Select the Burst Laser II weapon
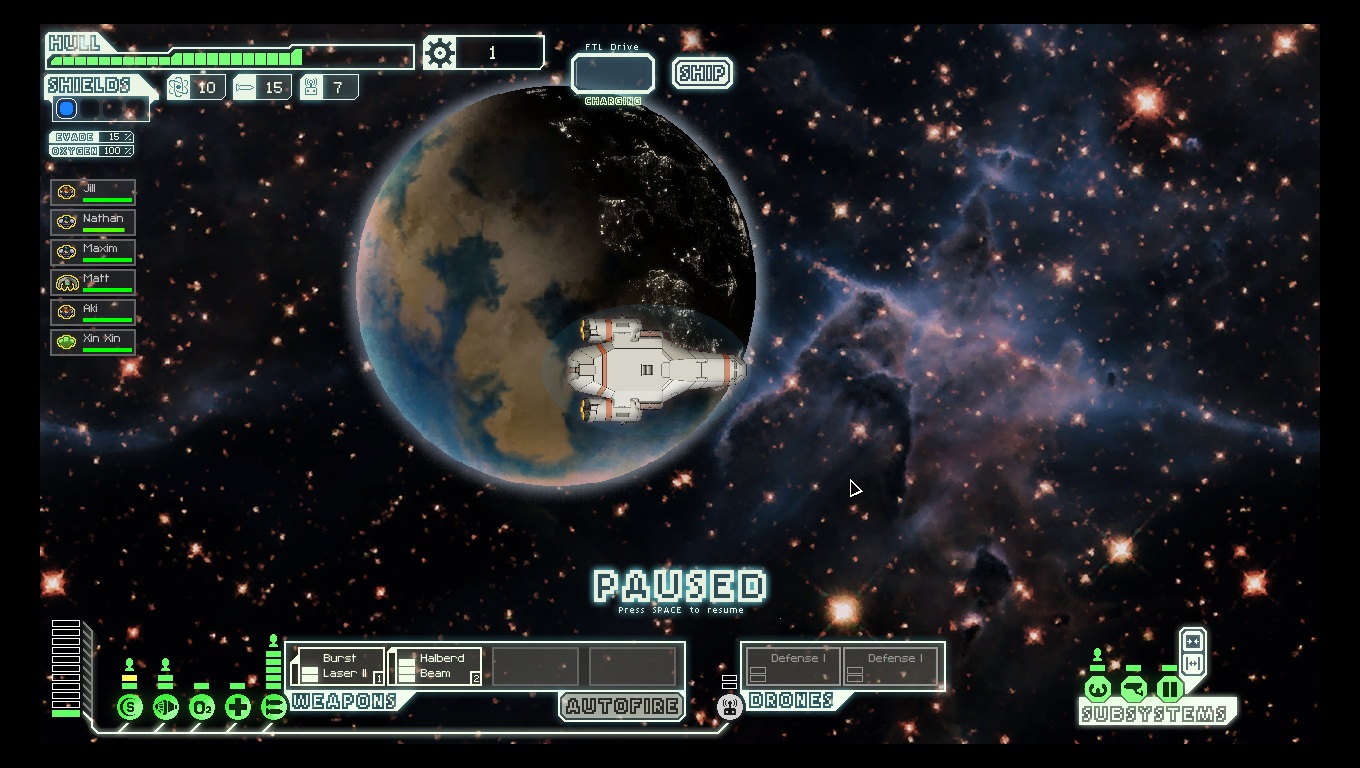1360x768 pixels. click(337, 666)
